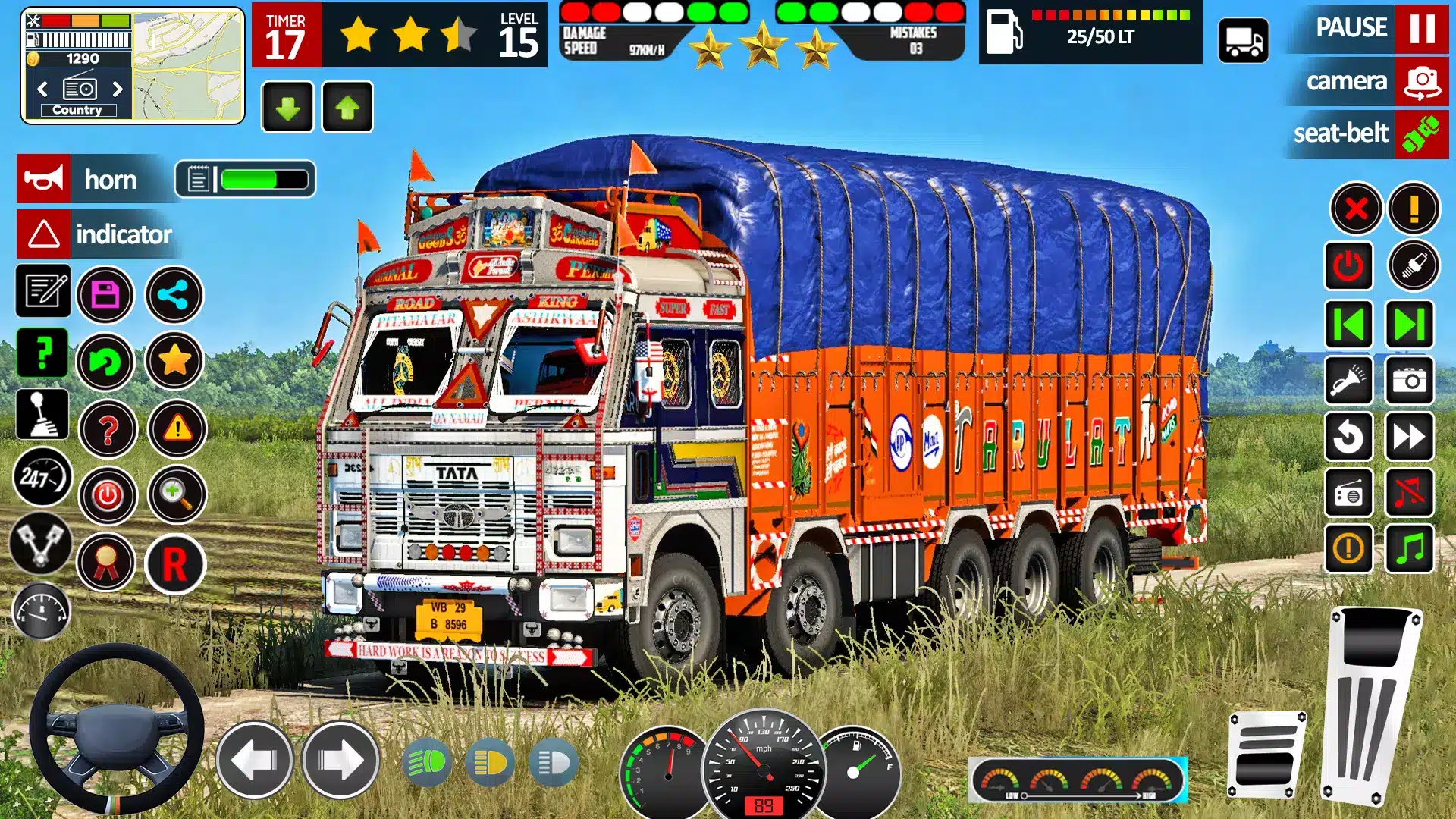Image resolution: width=1456 pixels, height=819 pixels.
Task: Steer right with the right arrow button
Action: pos(340,760)
